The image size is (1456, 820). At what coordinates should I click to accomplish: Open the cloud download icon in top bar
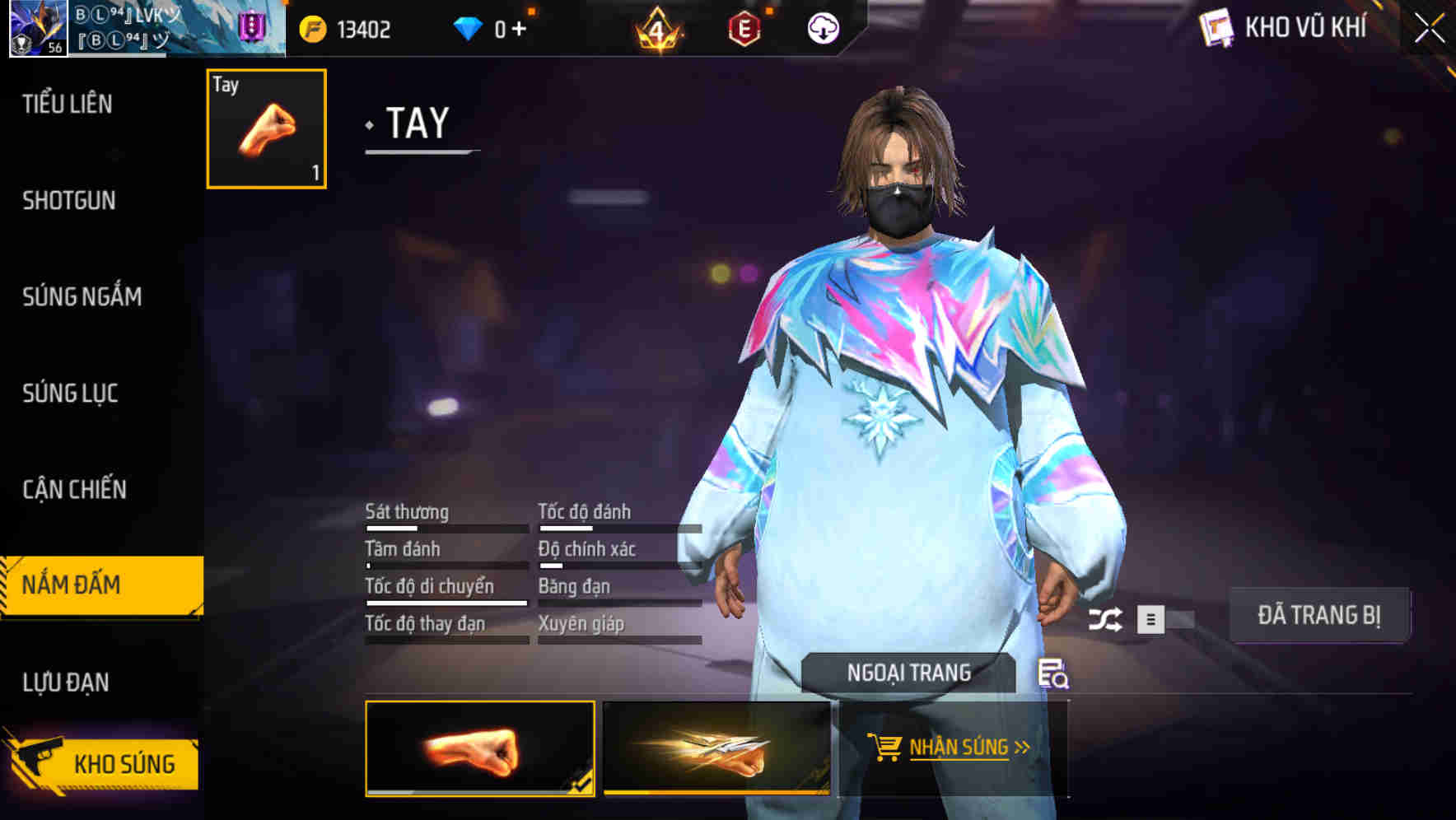click(x=824, y=30)
